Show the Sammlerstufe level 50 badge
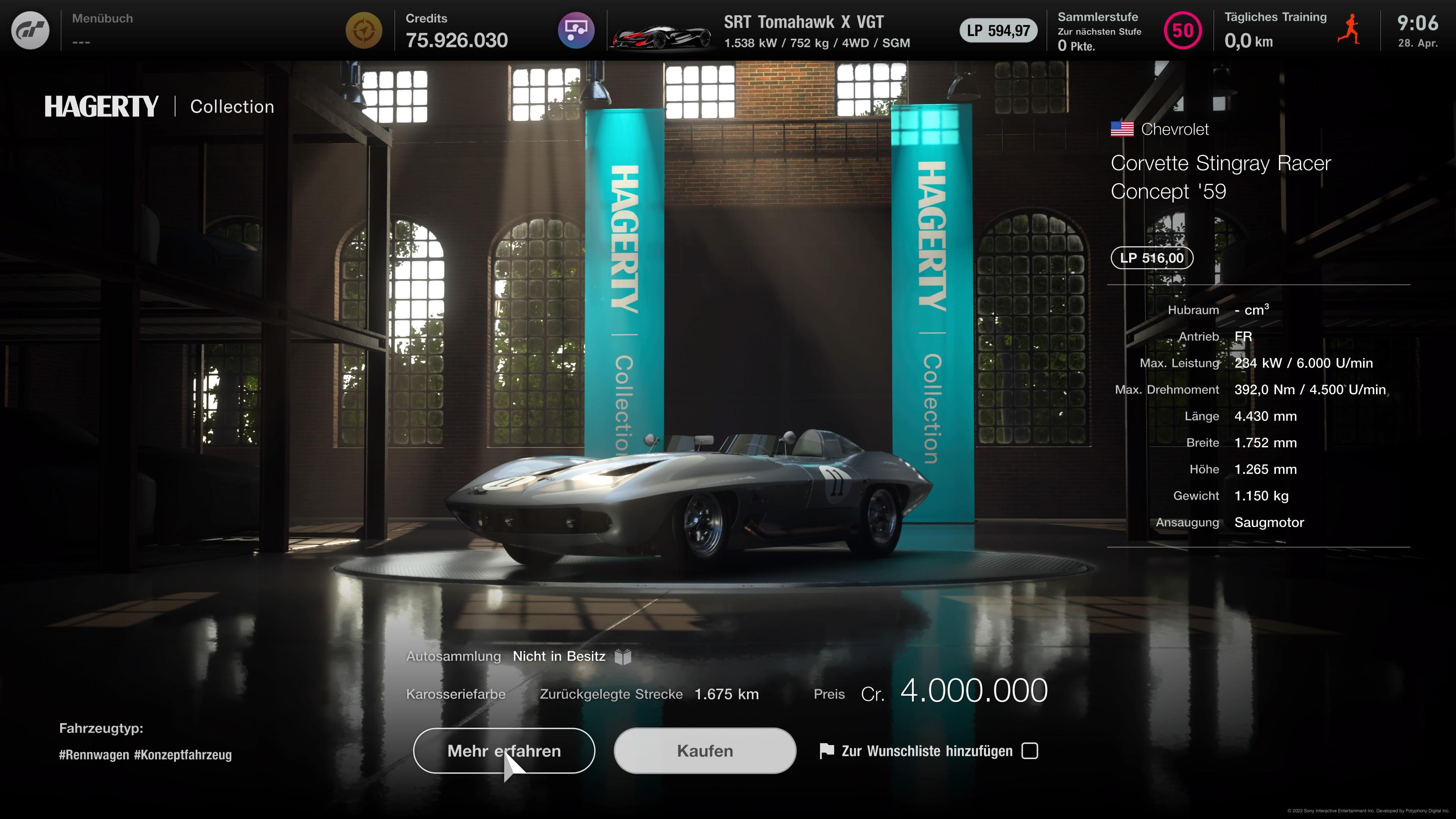The height and width of the screenshot is (819, 1456). [x=1183, y=30]
